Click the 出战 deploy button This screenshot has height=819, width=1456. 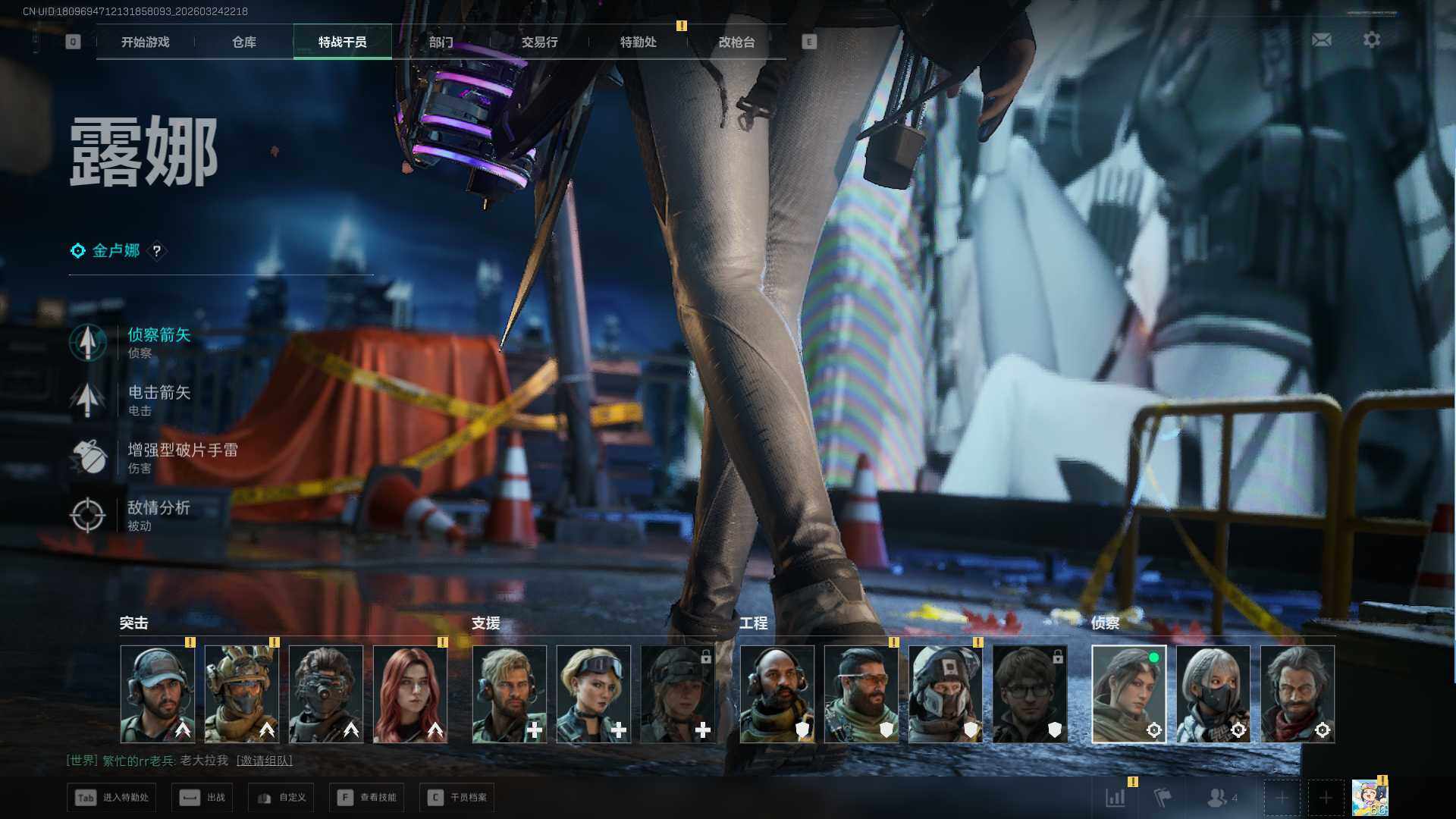202,798
